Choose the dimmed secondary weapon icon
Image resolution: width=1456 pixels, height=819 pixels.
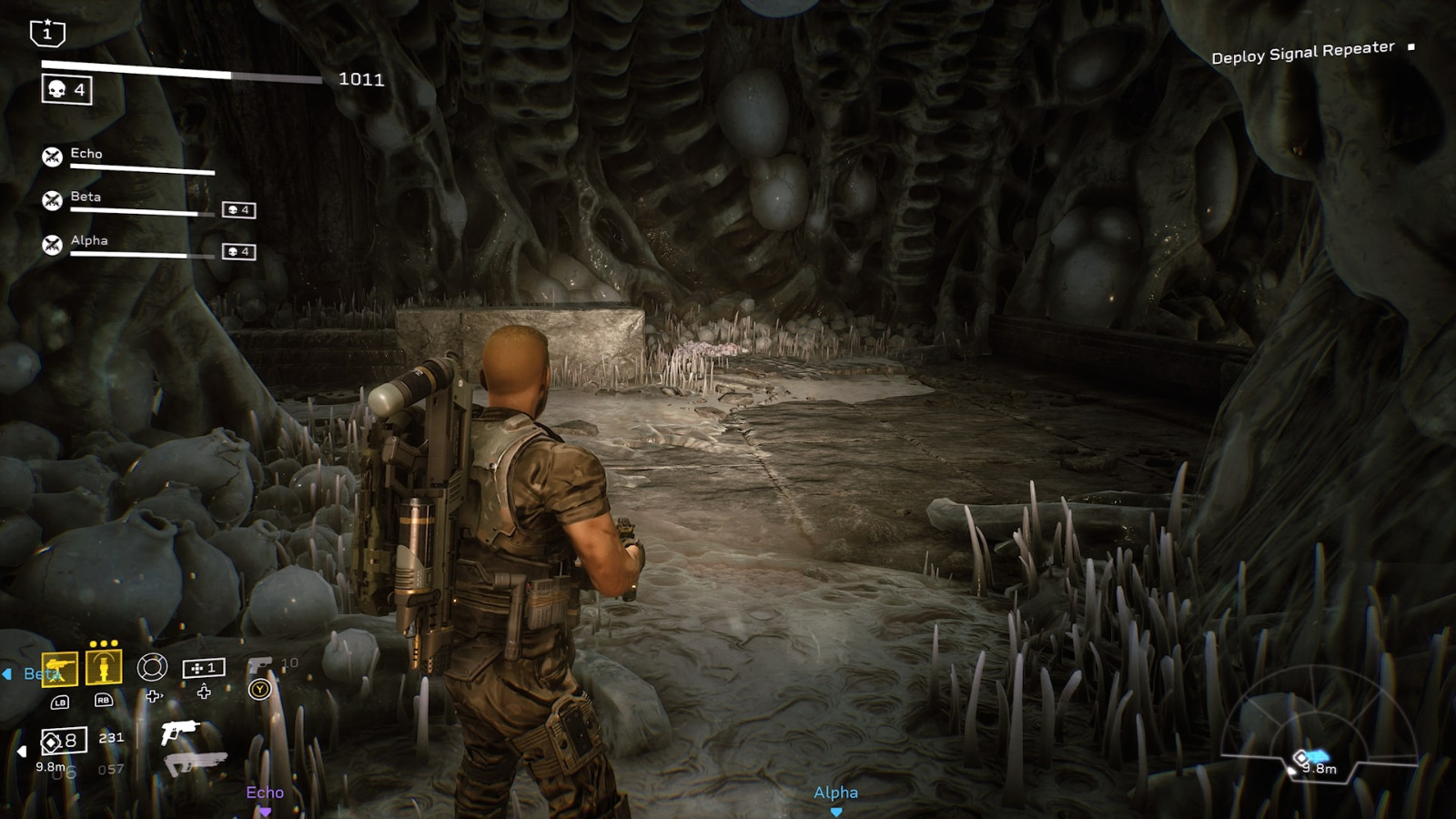click(x=195, y=763)
